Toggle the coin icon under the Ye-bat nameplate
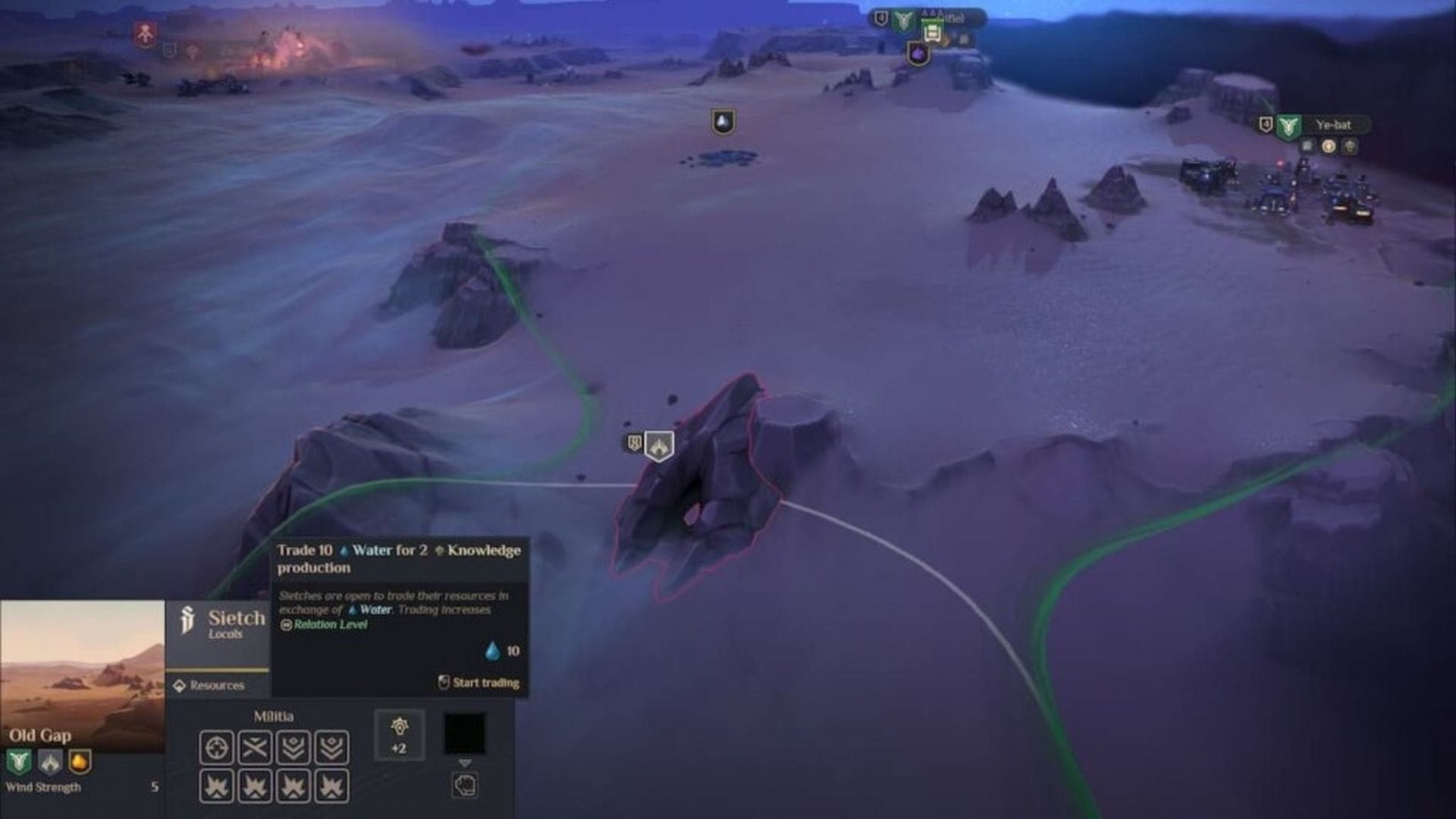The image size is (1456, 819). click(x=1329, y=146)
